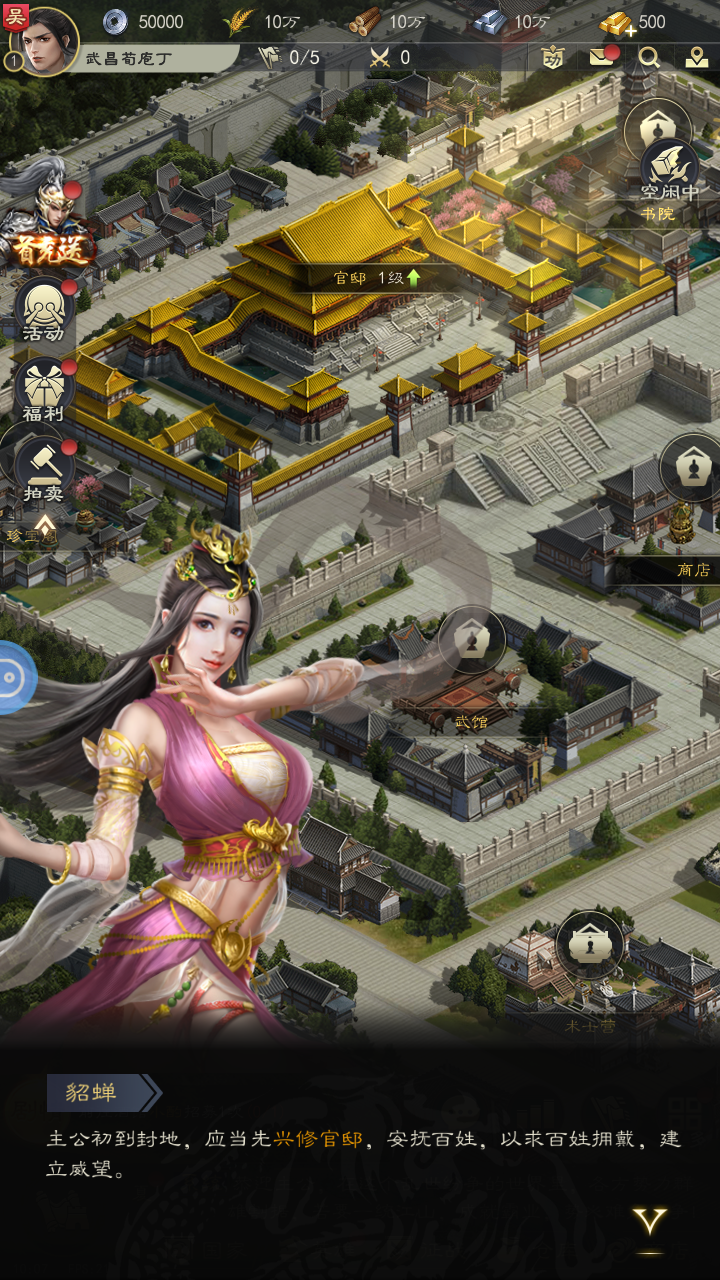This screenshot has height=1280, width=720.
Task: Open the player avatar profile
Action: [x=44, y=40]
